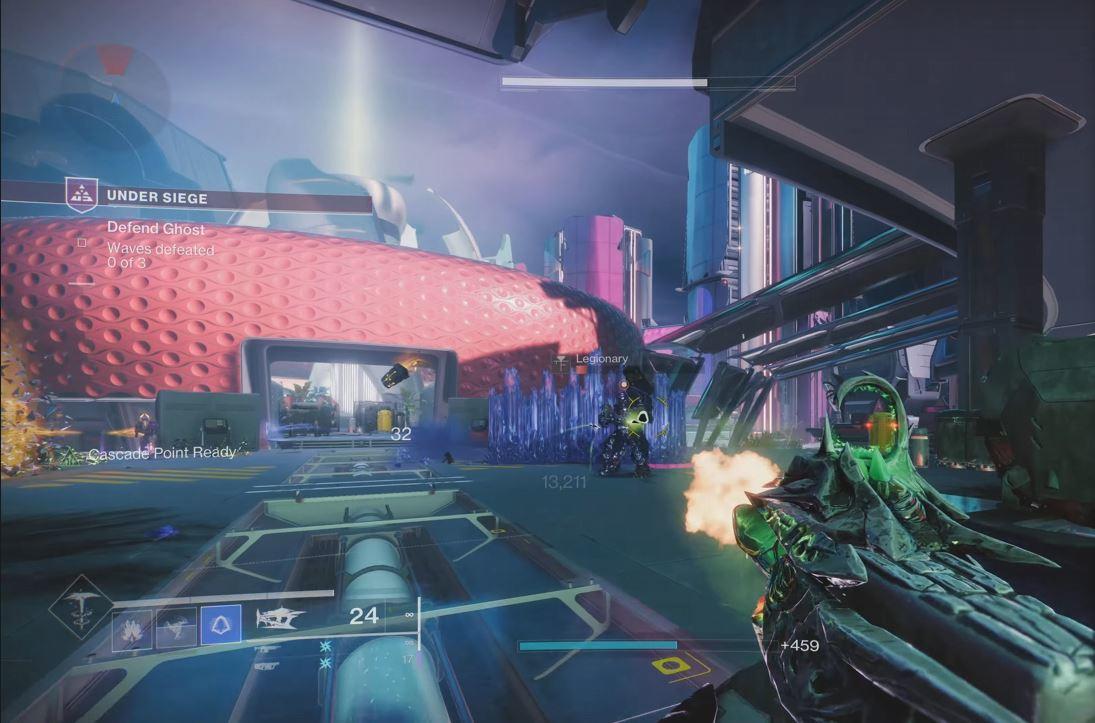Select the equipped spiked weapon icon
This screenshot has height=723, width=1095.
(x=280, y=620)
